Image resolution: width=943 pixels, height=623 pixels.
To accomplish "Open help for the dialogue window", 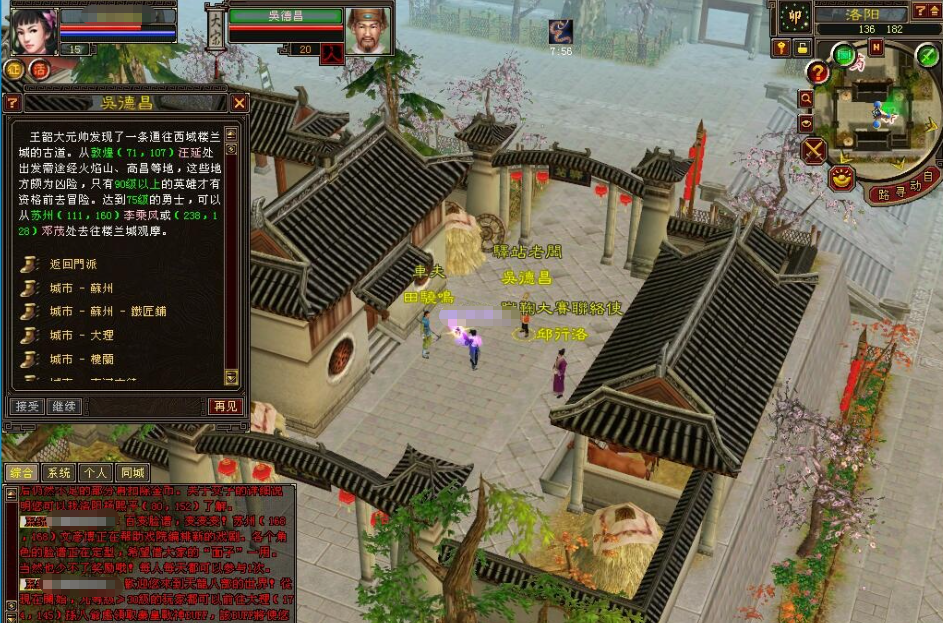I will pos(12,102).
